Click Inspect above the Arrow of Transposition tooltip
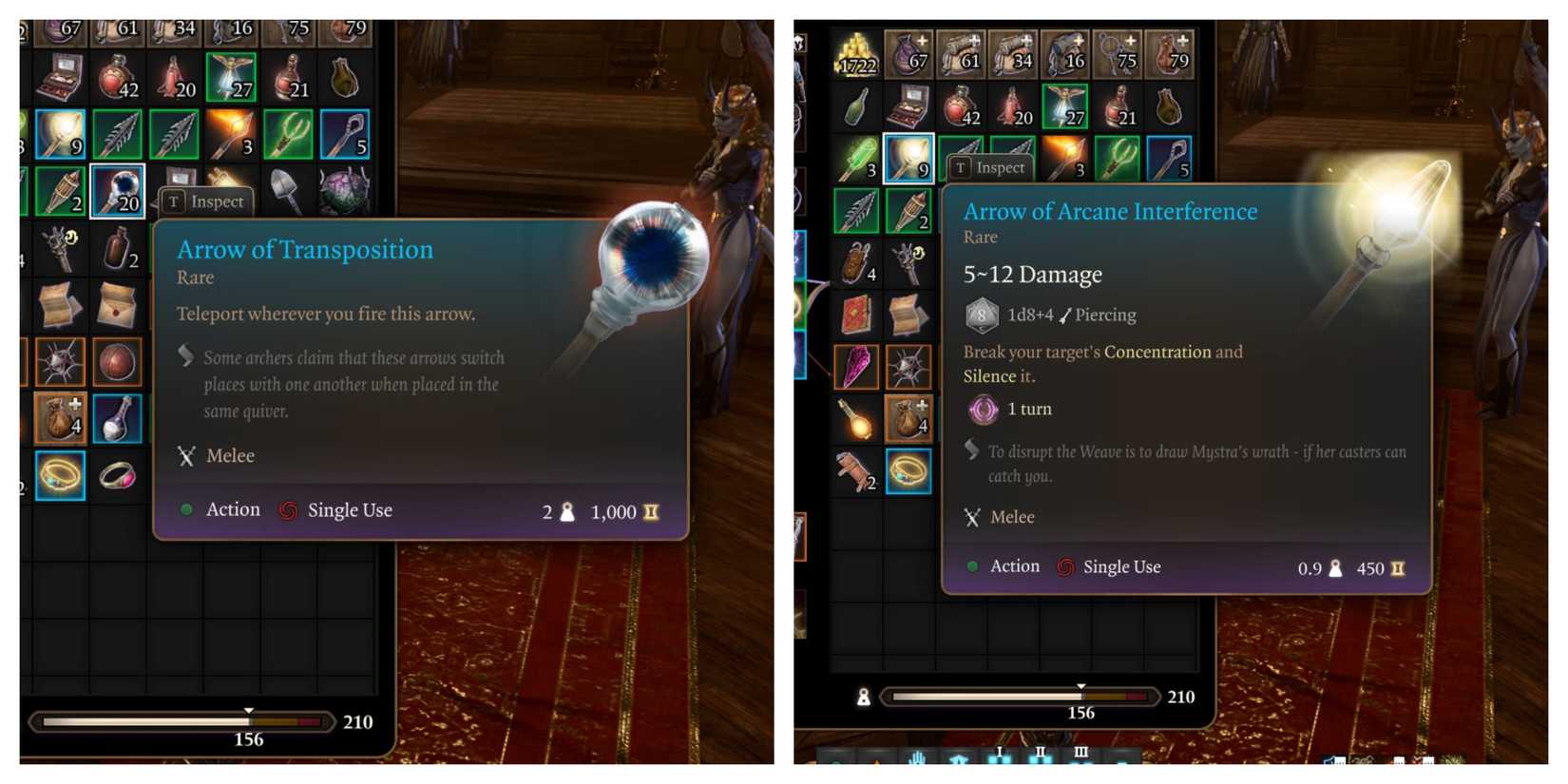This screenshot has height=784, width=1568. (202, 201)
